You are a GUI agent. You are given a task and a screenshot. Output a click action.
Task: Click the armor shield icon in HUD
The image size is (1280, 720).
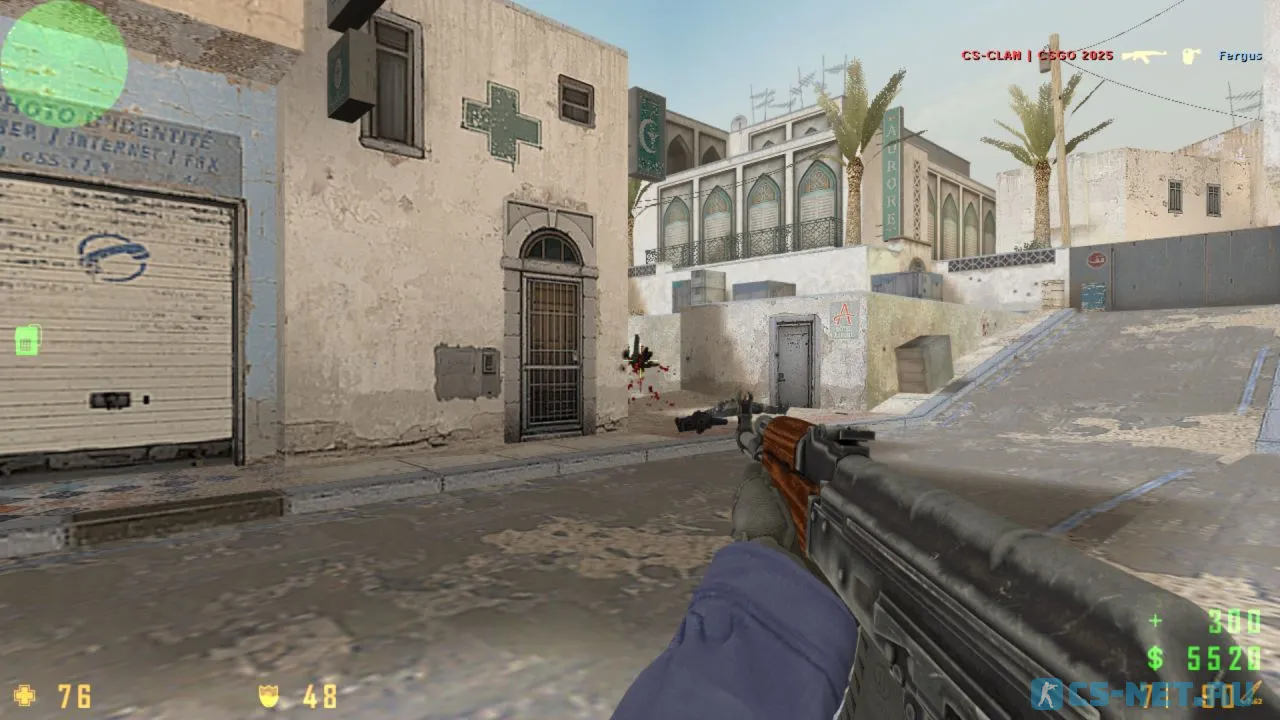click(270, 697)
